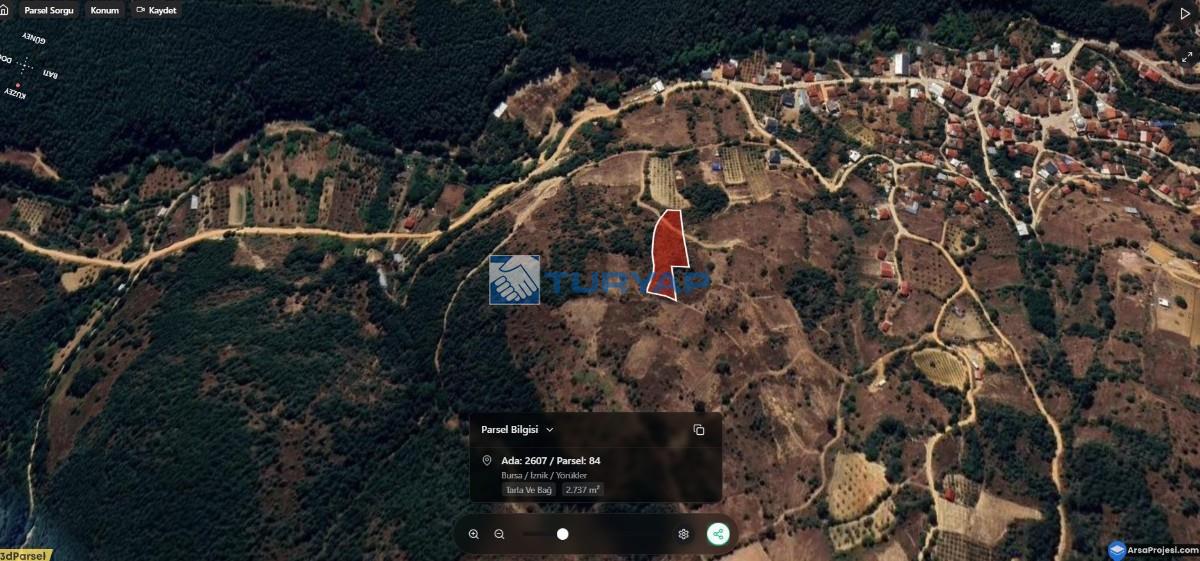Viewport: 1200px width, 561px height.
Task: Open the ArsaProjesi.com logo link
Action: [1152, 551]
